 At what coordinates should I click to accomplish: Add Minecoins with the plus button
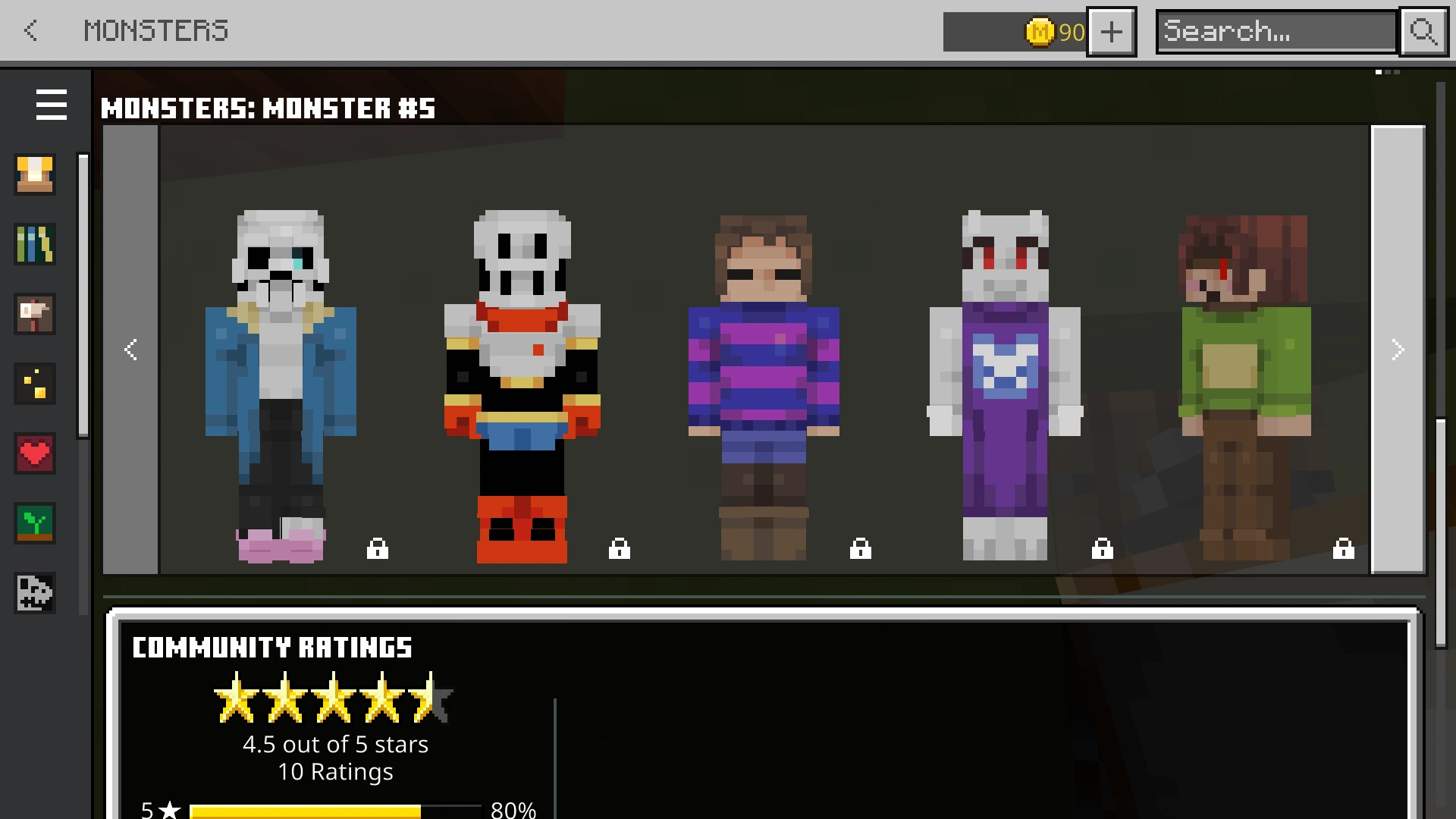pyautogui.click(x=1111, y=31)
